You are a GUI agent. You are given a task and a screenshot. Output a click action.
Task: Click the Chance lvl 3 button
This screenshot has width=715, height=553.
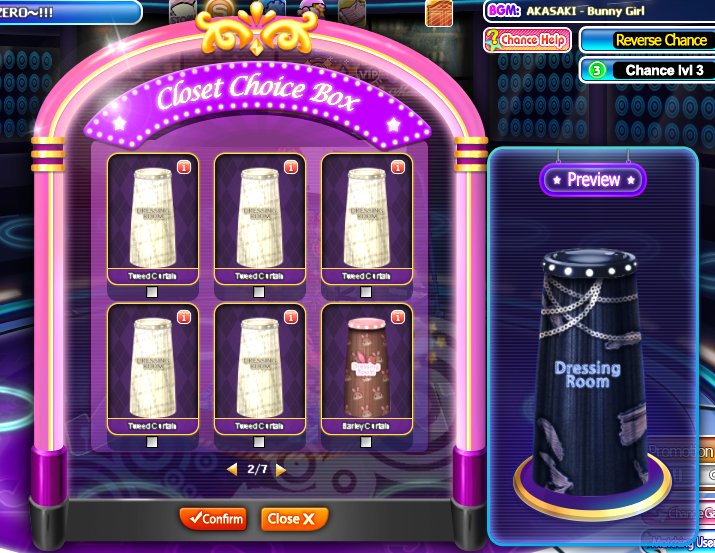point(647,70)
